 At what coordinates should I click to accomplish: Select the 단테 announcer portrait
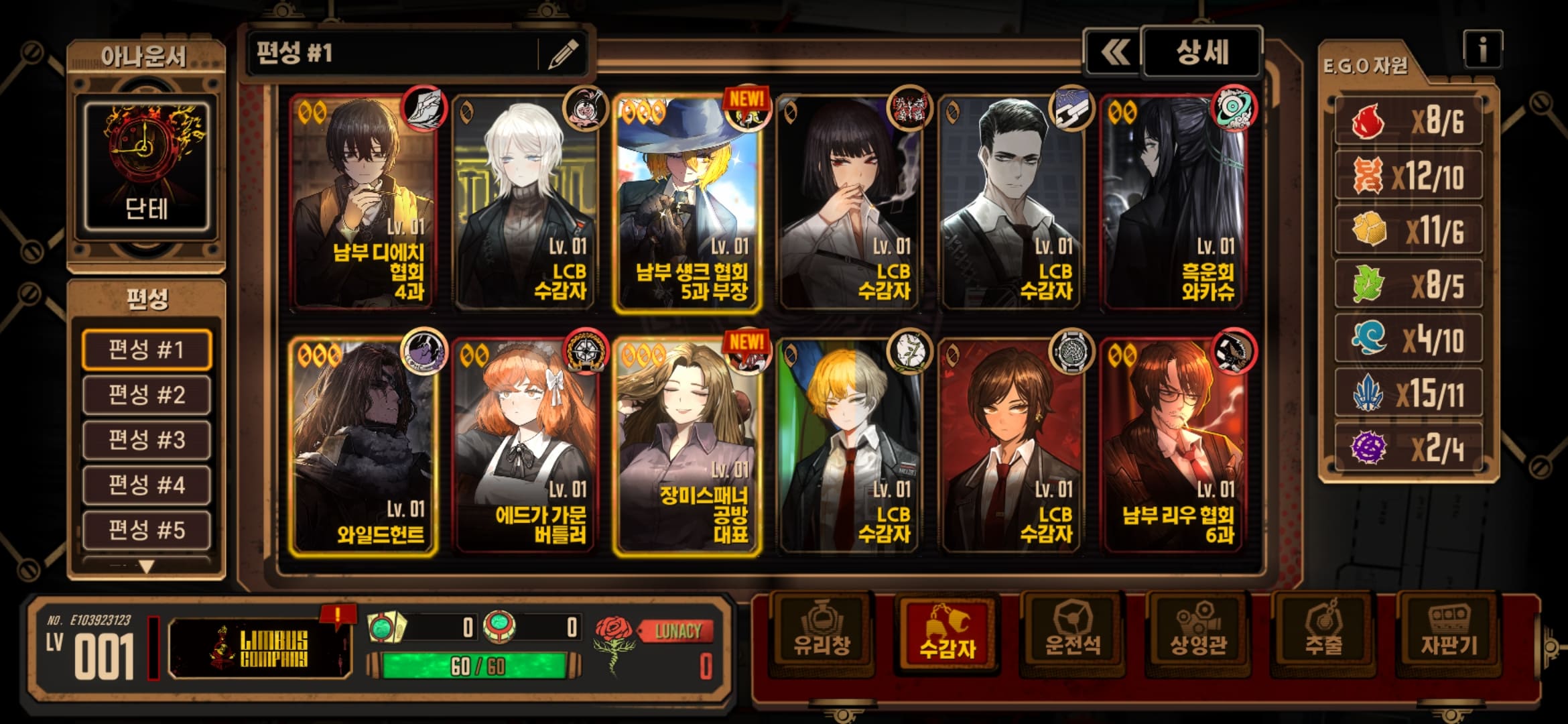pyautogui.click(x=146, y=166)
